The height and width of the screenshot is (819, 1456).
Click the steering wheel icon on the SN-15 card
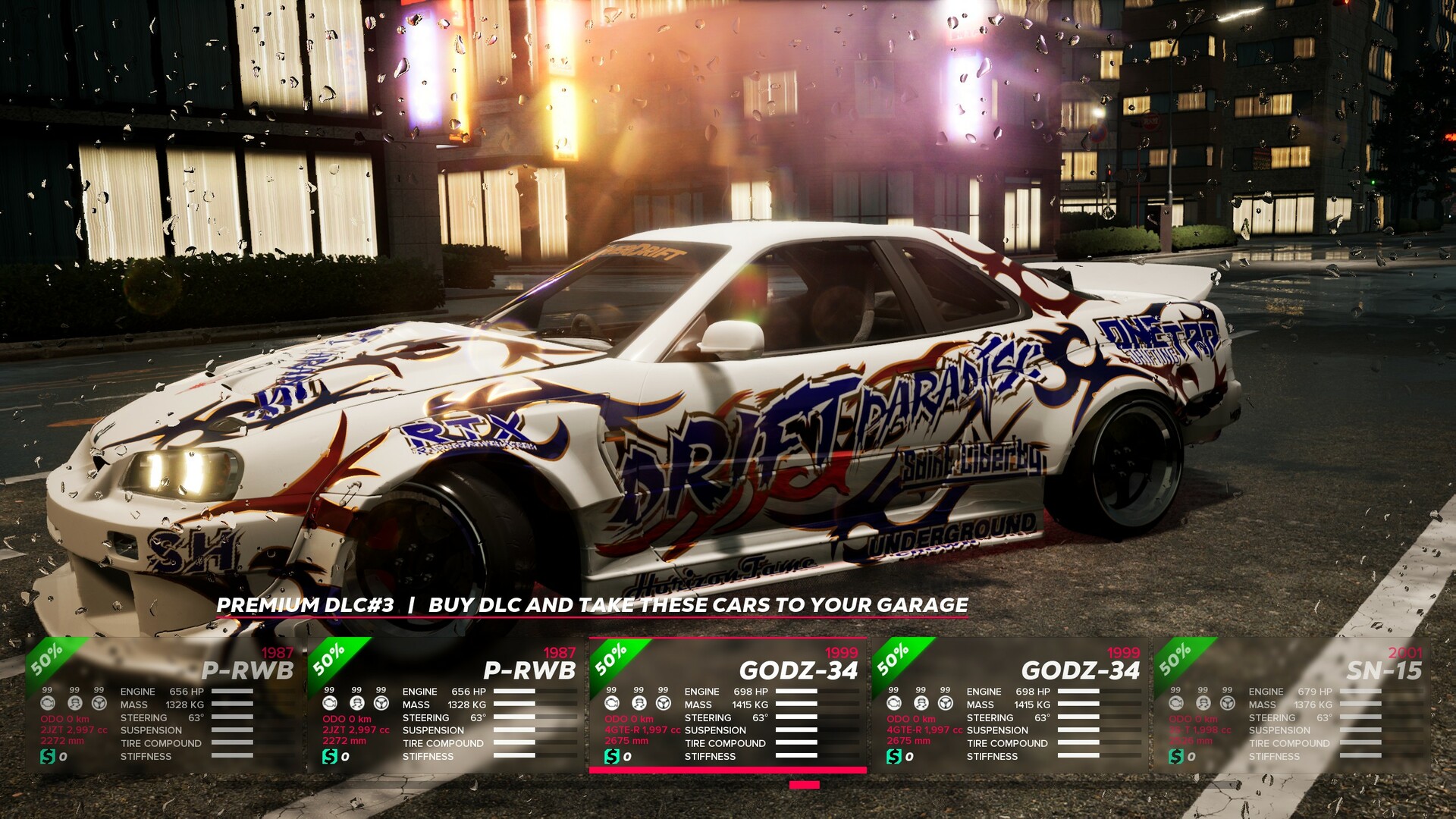(1227, 704)
